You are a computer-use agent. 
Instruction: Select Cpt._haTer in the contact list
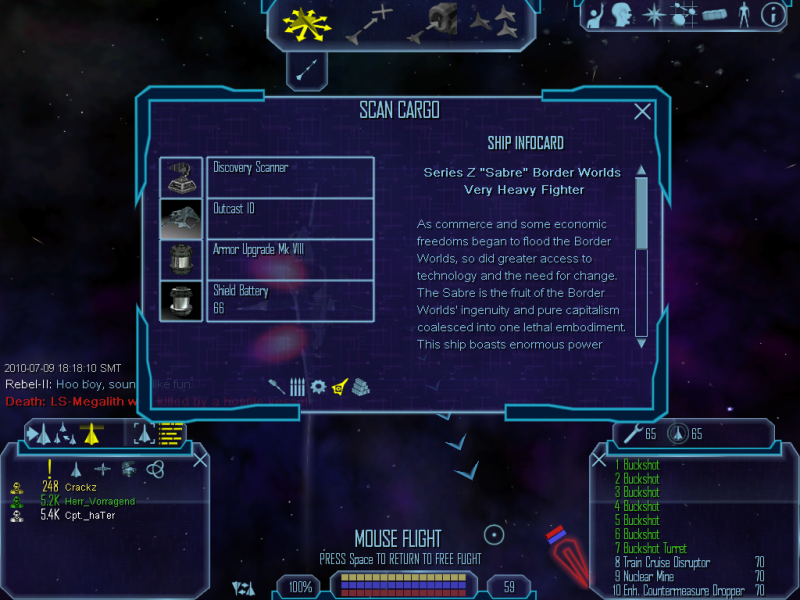pyautogui.click(x=92, y=515)
